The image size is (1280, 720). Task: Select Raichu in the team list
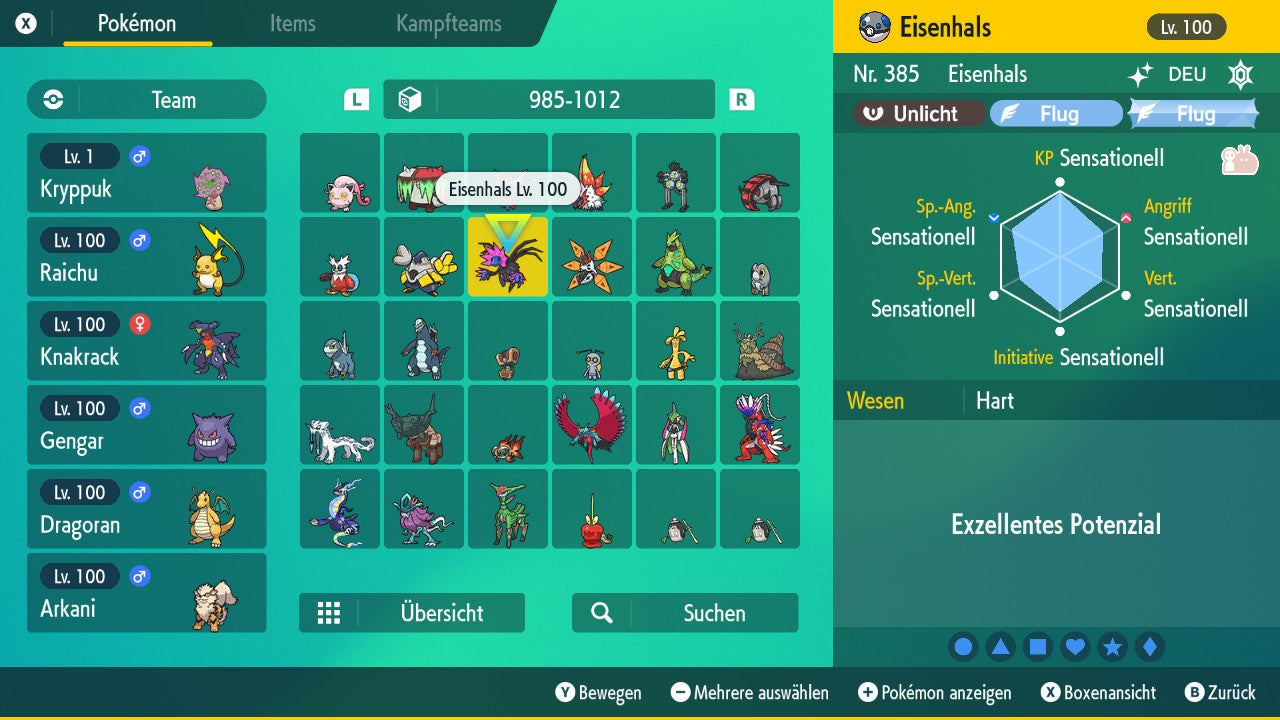(x=147, y=257)
